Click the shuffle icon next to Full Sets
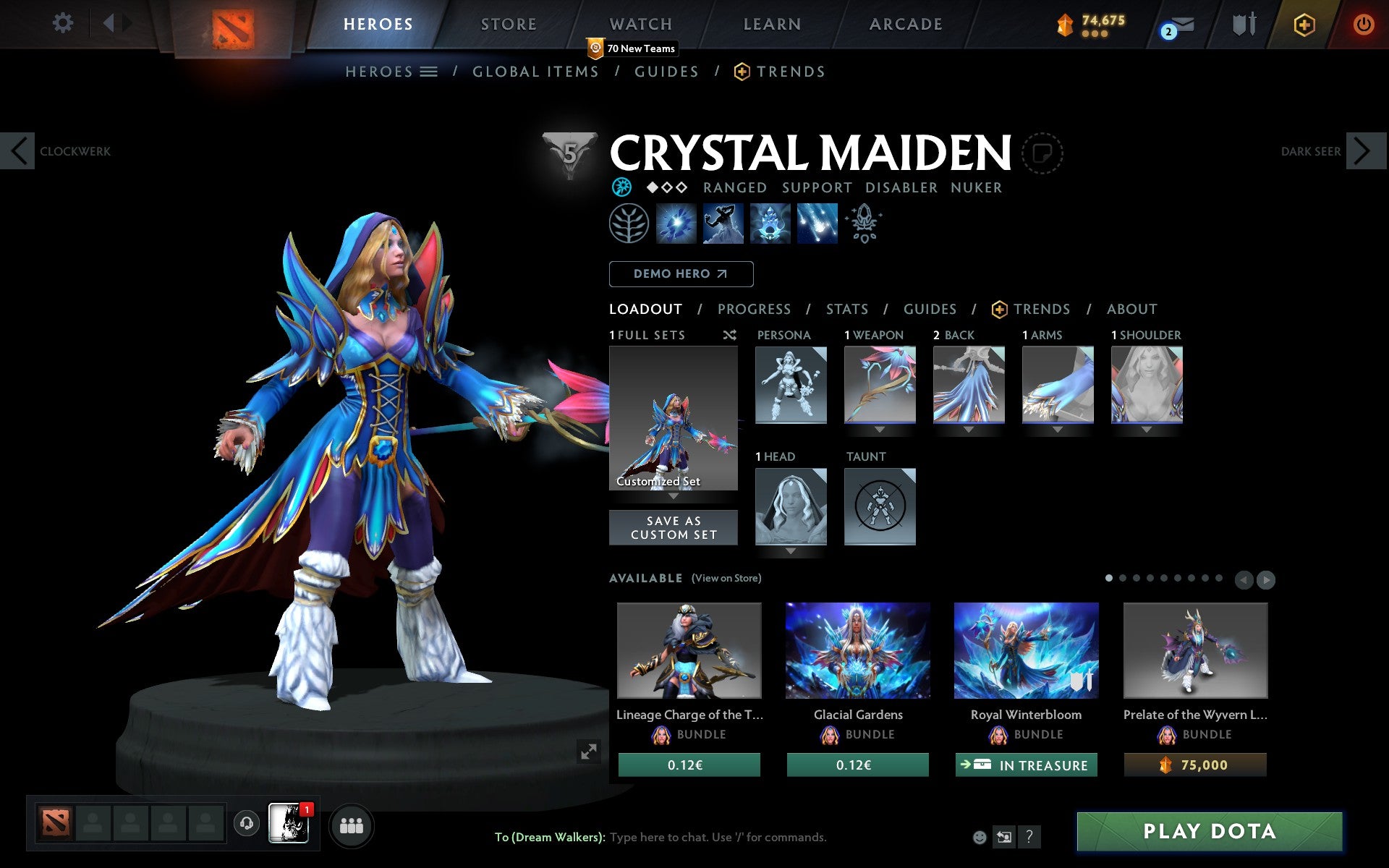Screen dimensions: 1389x868 729,335
